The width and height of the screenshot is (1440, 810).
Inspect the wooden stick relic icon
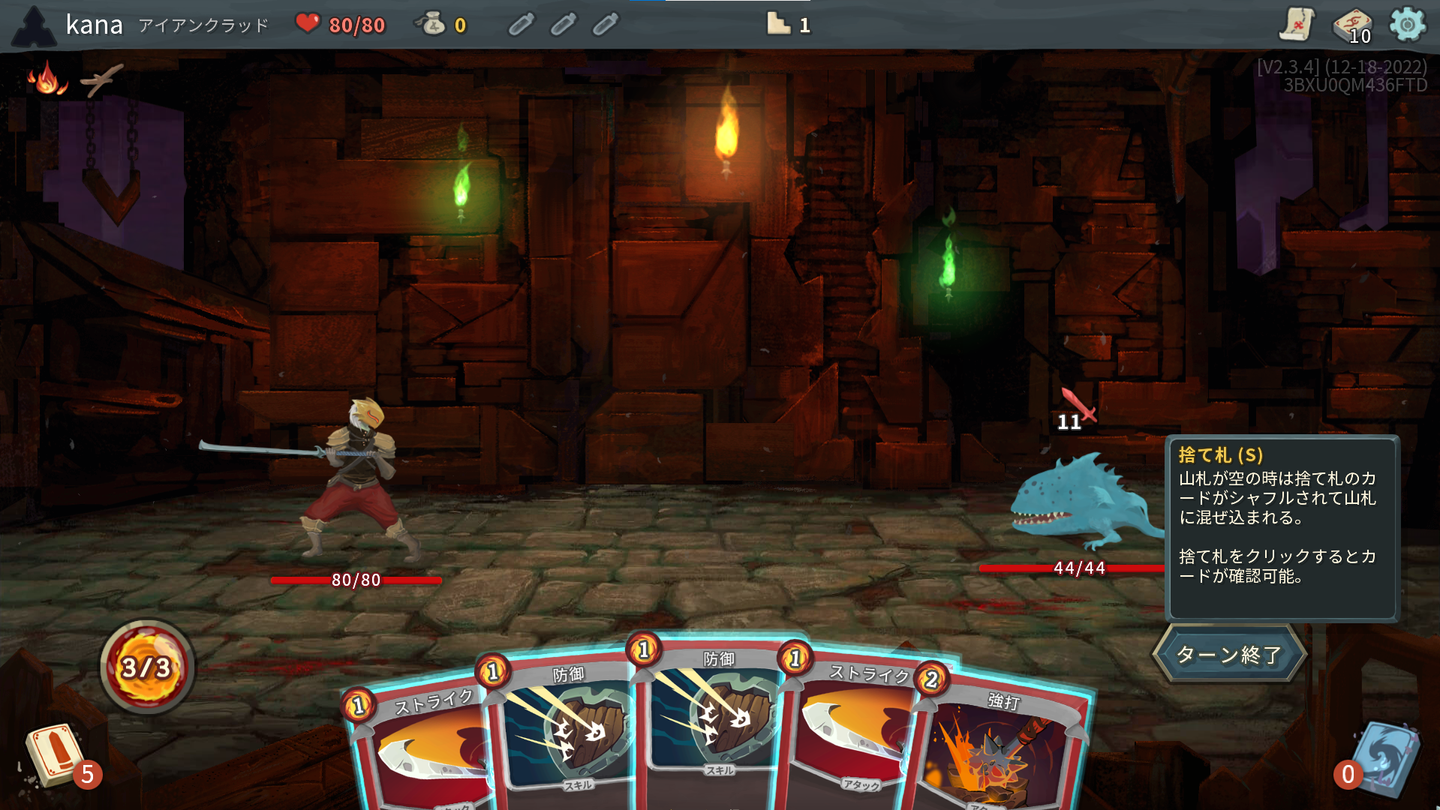[101, 80]
